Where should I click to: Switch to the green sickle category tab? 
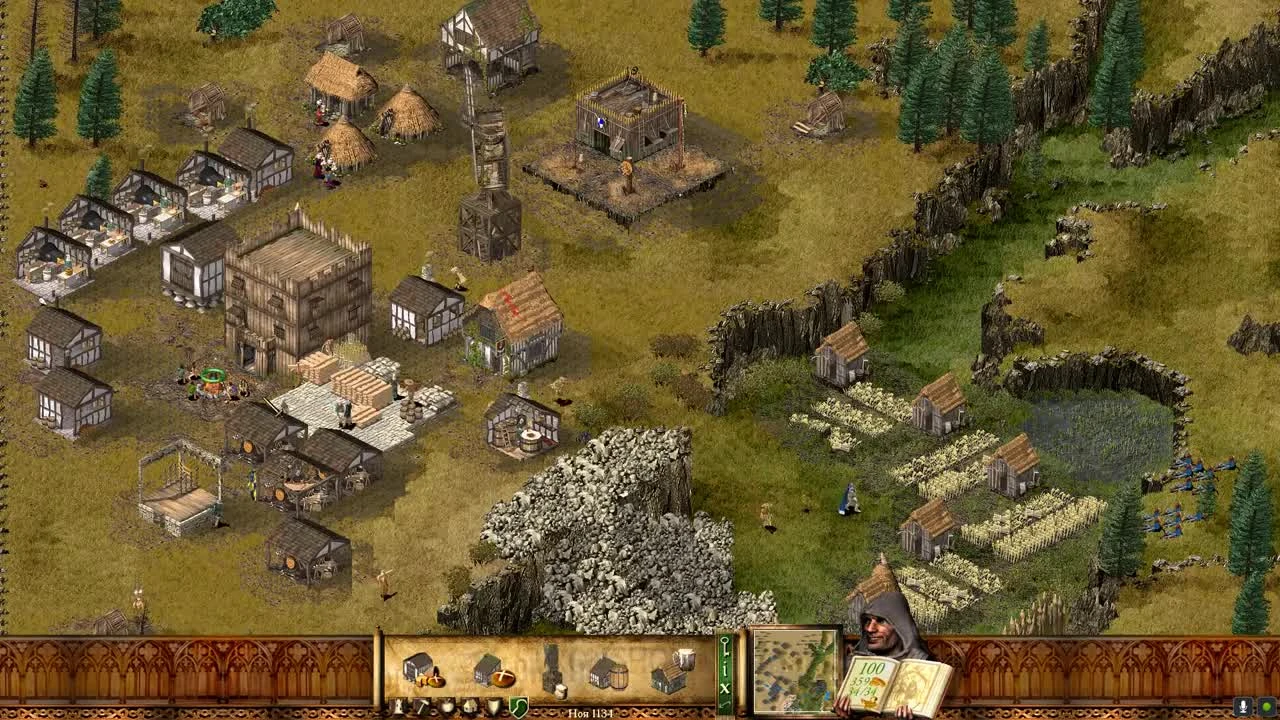click(x=518, y=706)
